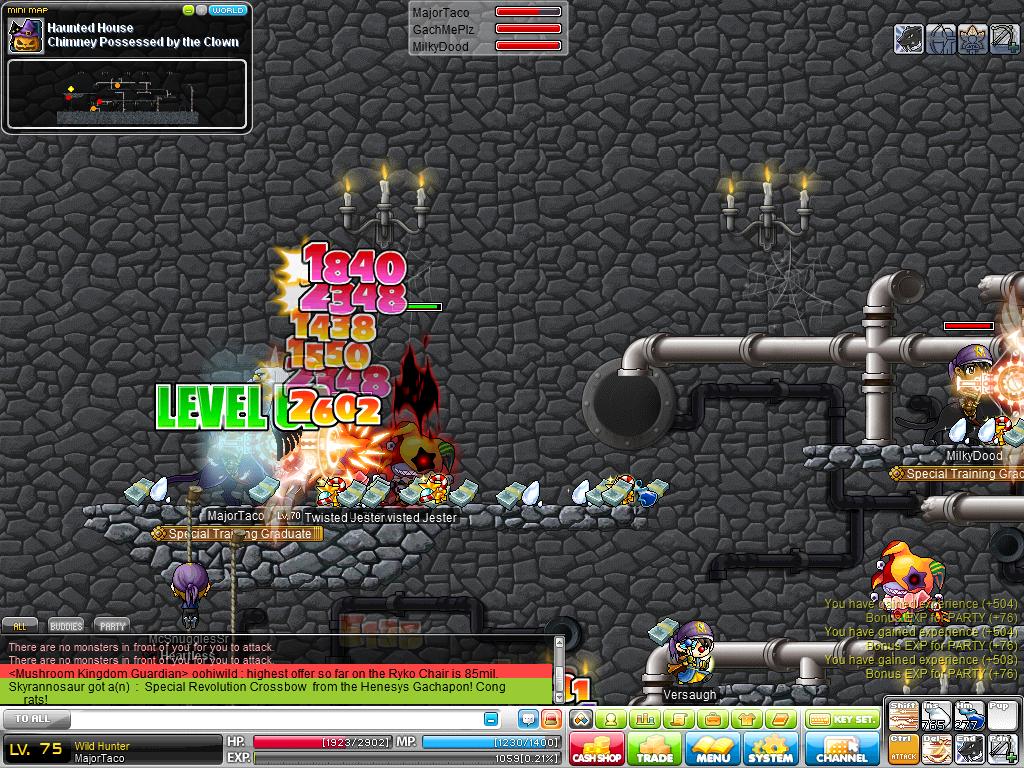Open the character info shortcut icon
1024x768 pixels.
[611, 719]
